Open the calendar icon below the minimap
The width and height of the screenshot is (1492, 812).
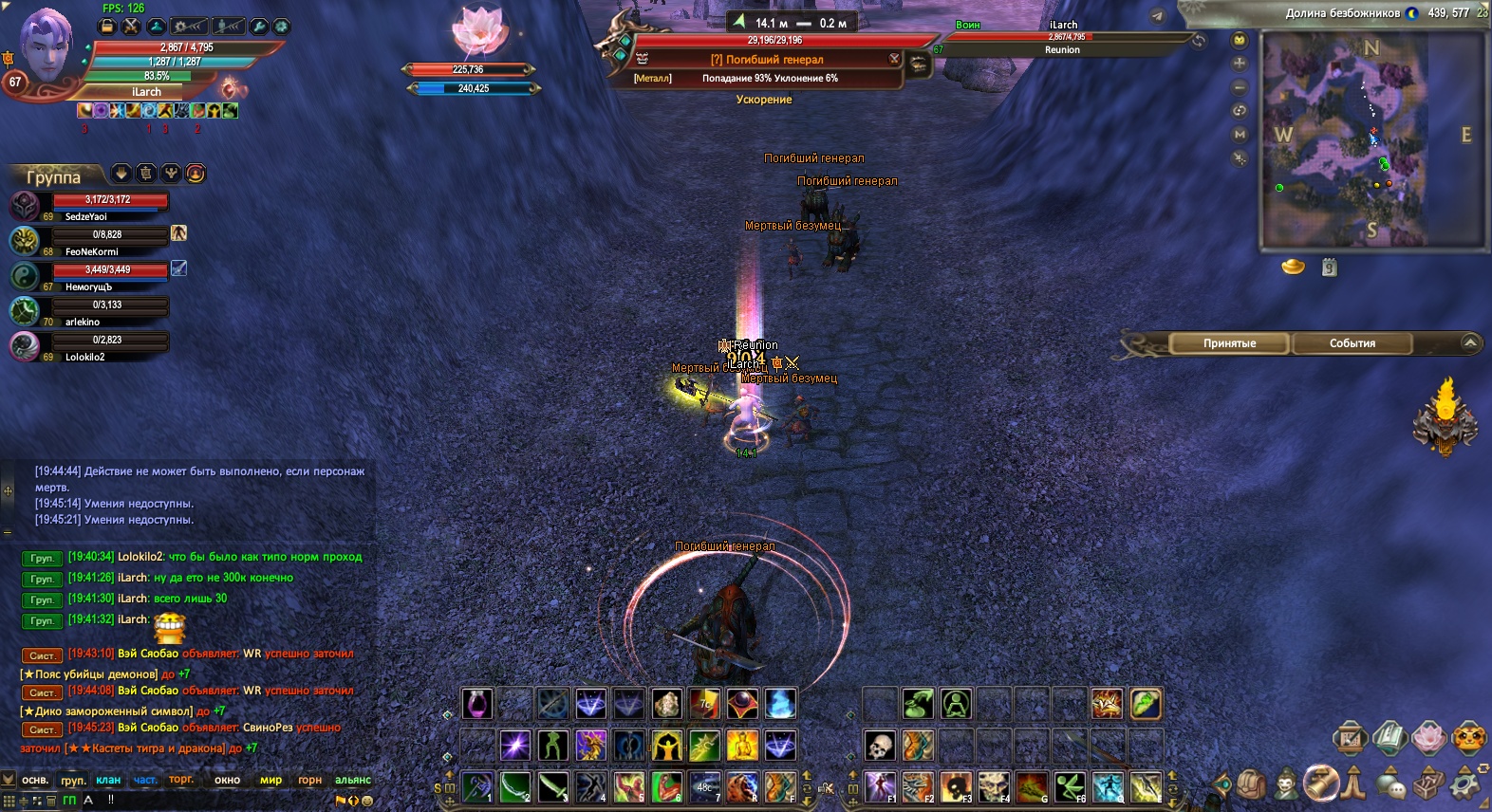click(1329, 268)
